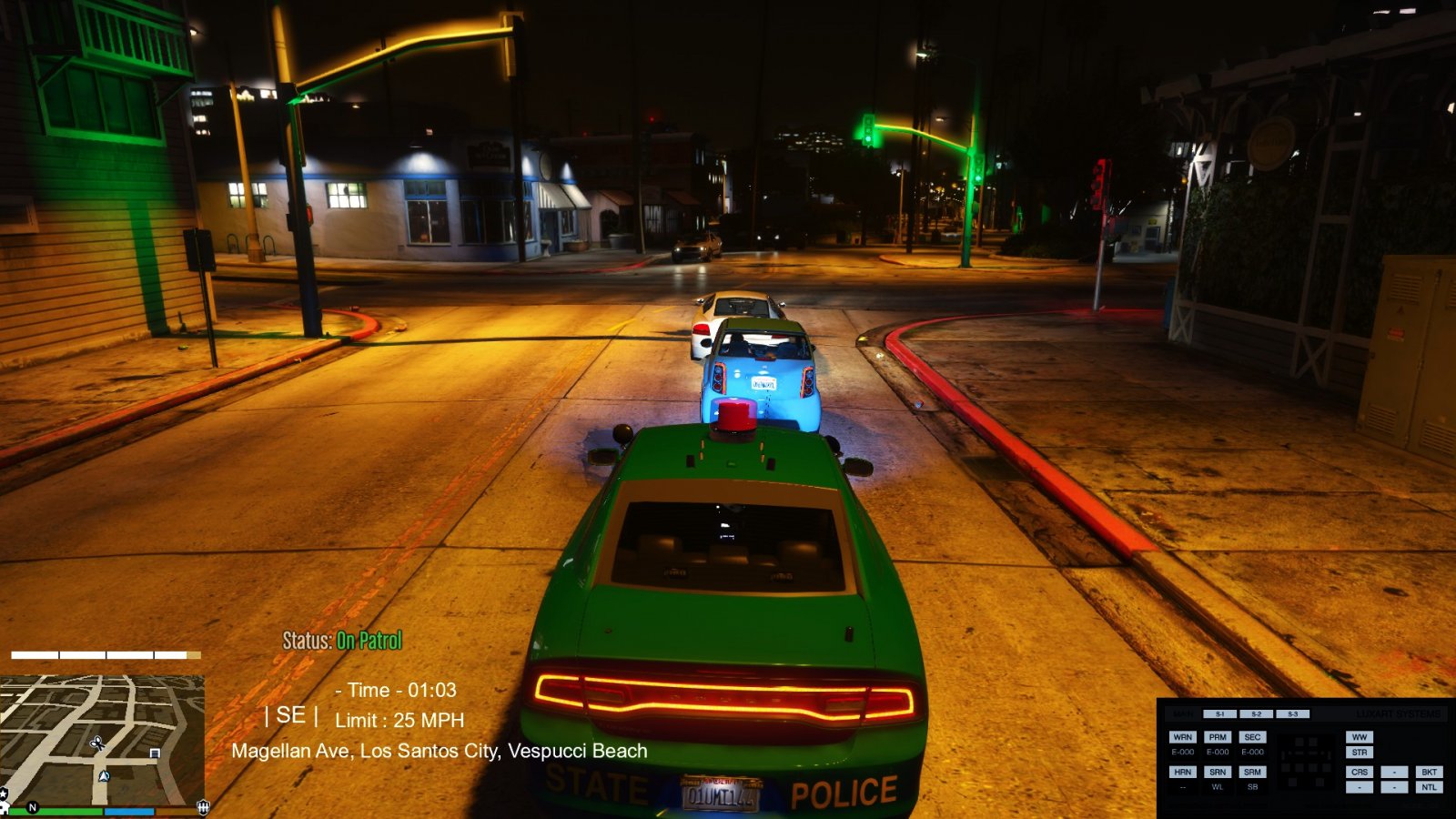
Task: Select the striped square marker on the minimap
Action: pyautogui.click(x=155, y=753)
